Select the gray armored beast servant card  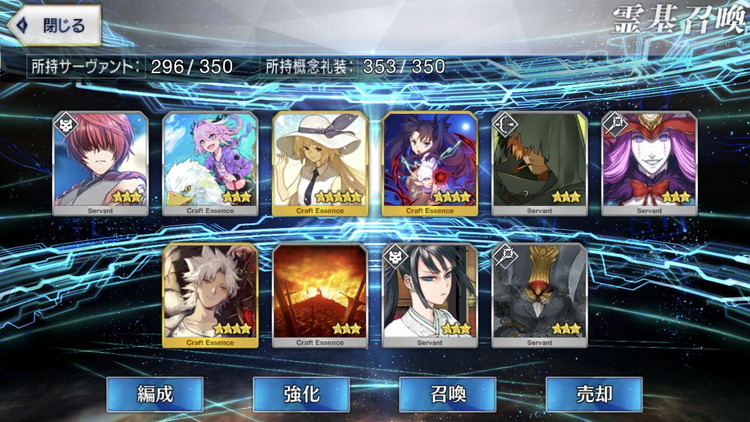tap(540, 294)
